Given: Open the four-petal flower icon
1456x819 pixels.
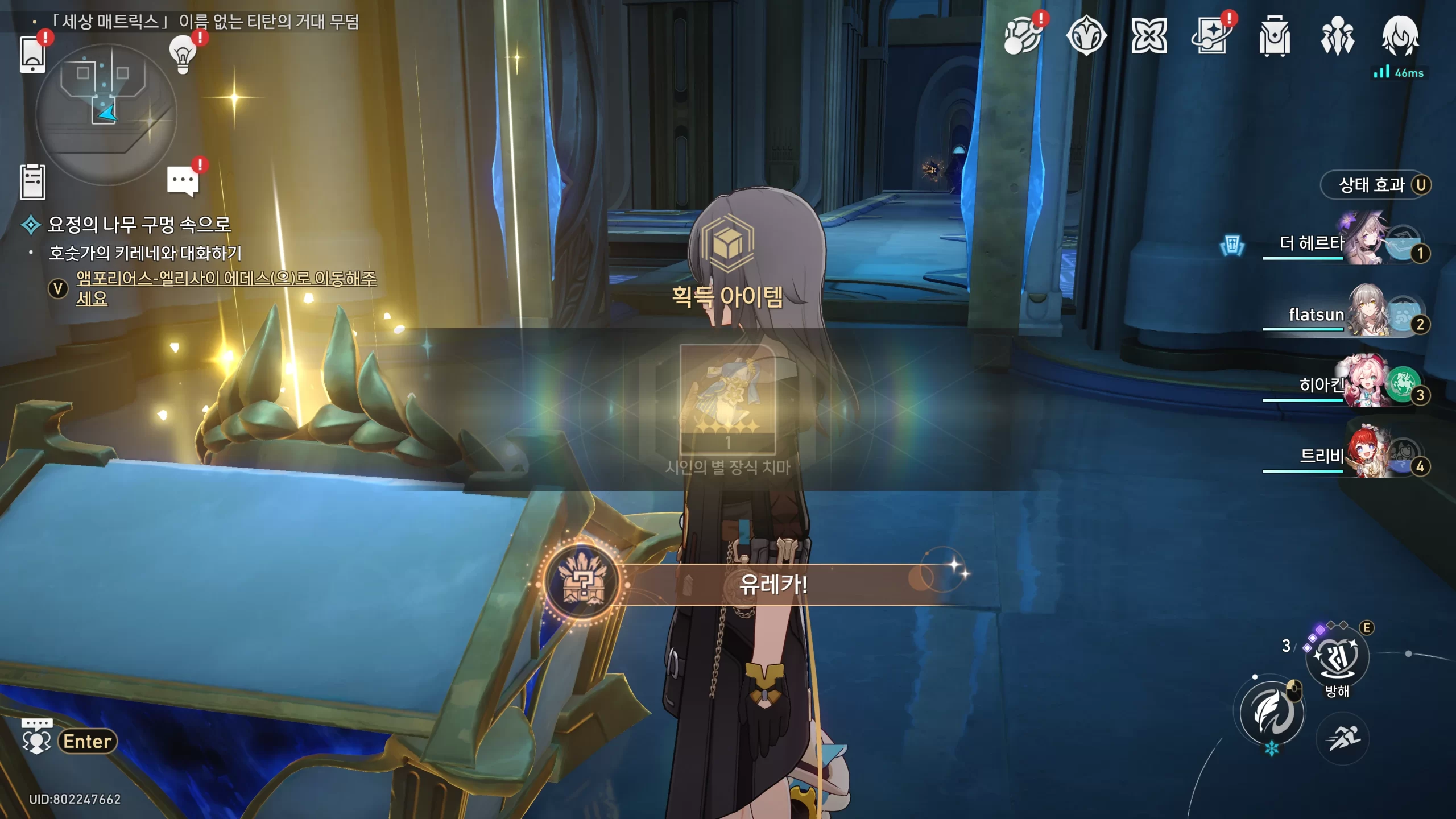Looking at the screenshot, I should point(1149,36).
